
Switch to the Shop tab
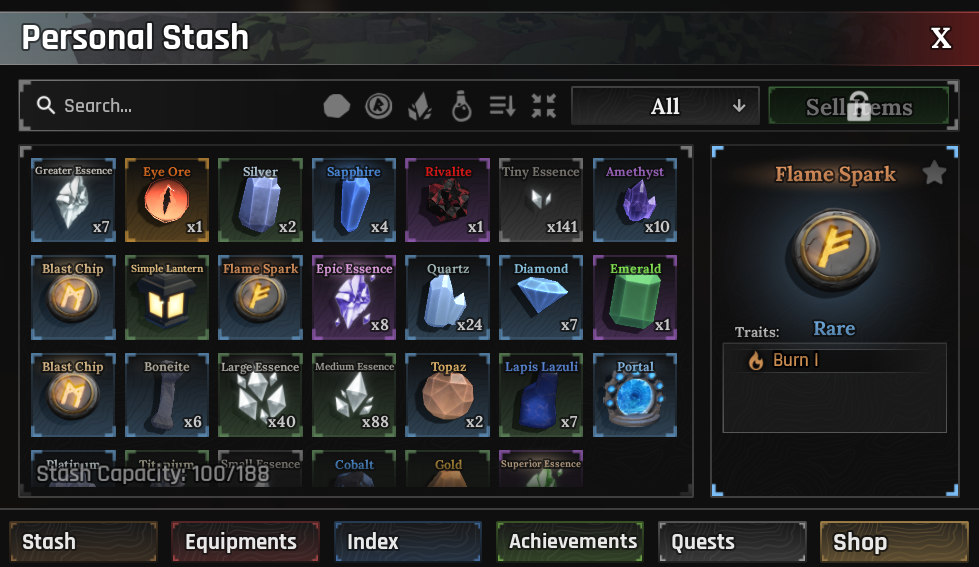894,542
